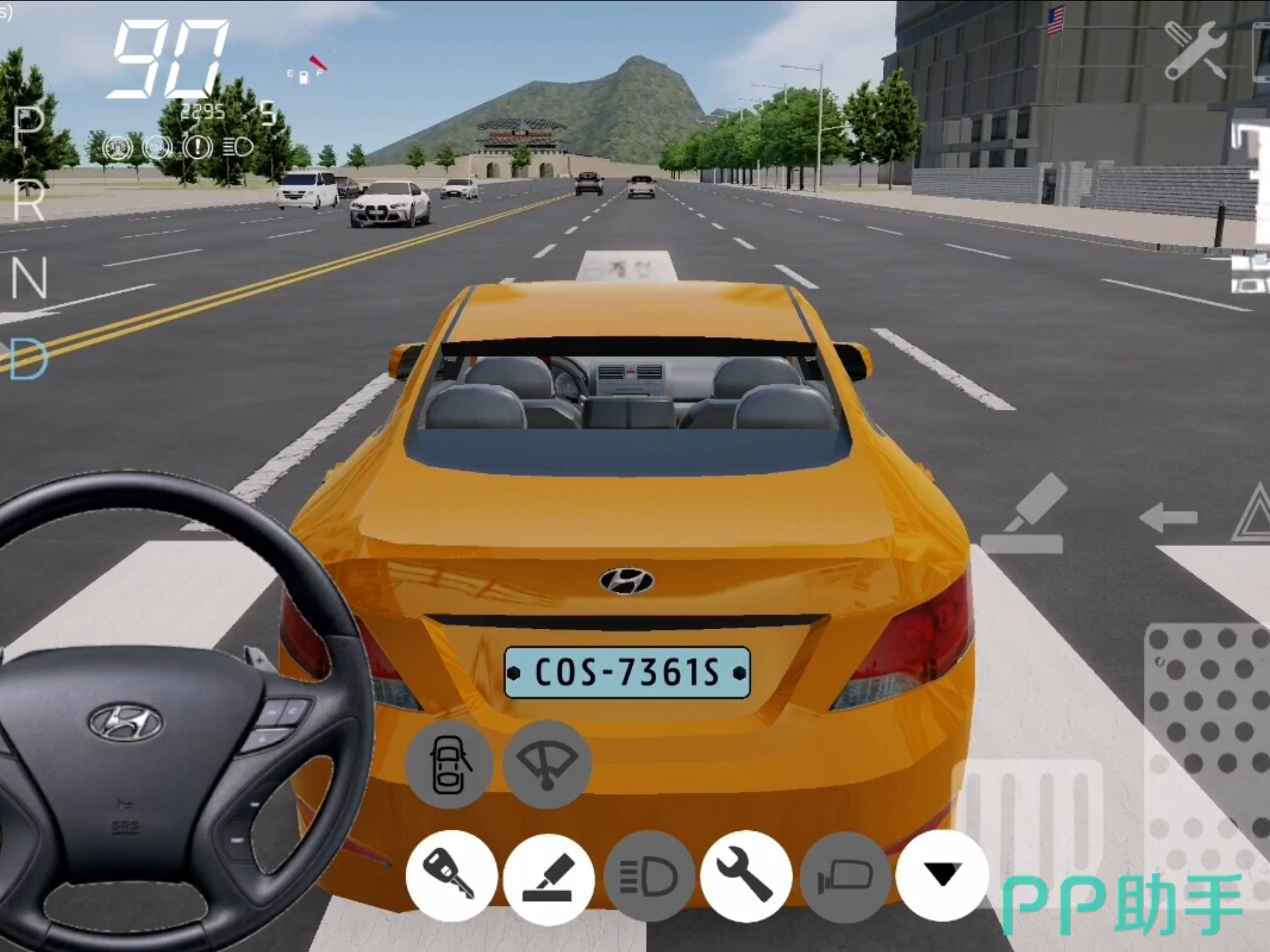Open the car doors button
Image resolution: width=1270 pixels, height=952 pixels.
(449, 765)
